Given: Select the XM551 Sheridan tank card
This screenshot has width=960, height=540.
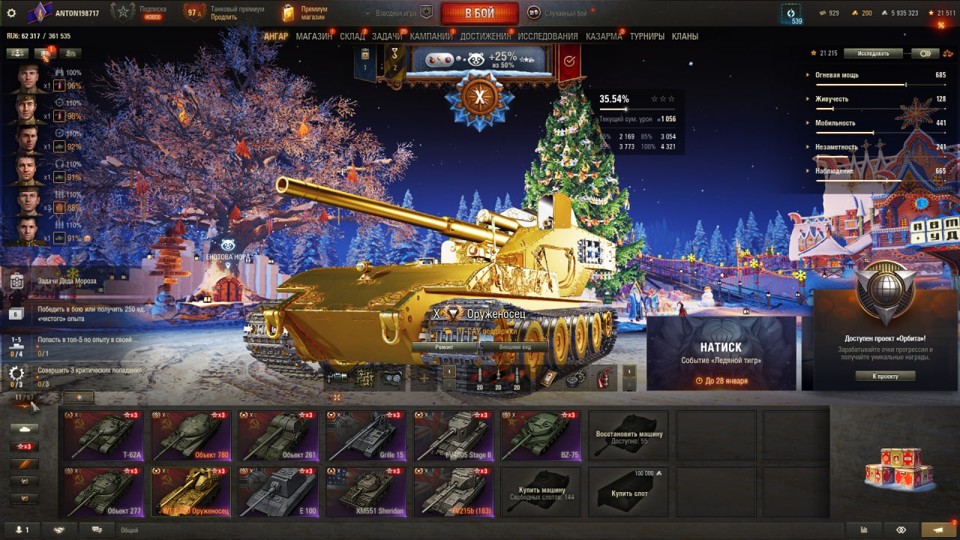Looking at the screenshot, I should (x=366, y=492).
